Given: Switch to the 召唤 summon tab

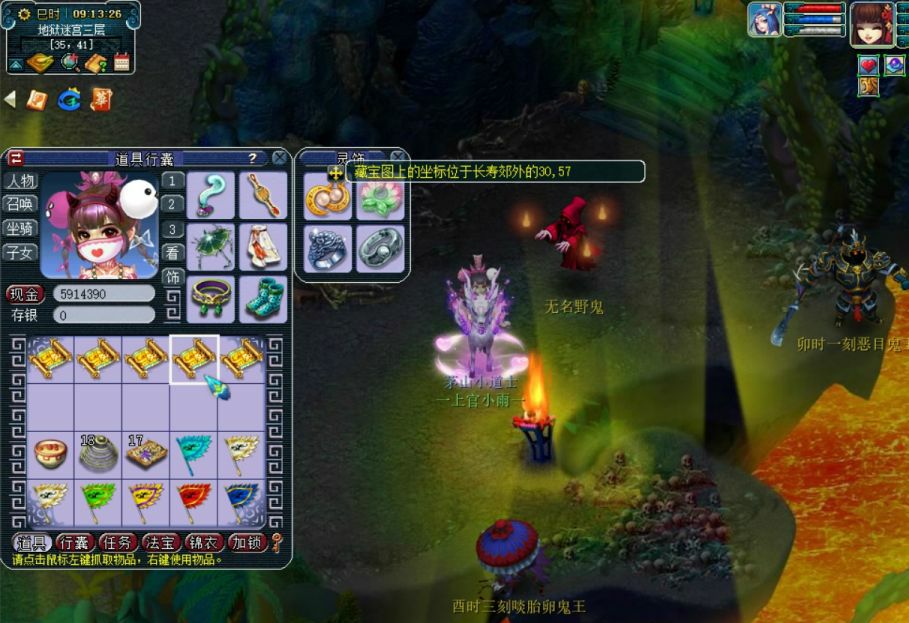Looking at the screenshot, I should pyautogui.click(x=20, y=204).
